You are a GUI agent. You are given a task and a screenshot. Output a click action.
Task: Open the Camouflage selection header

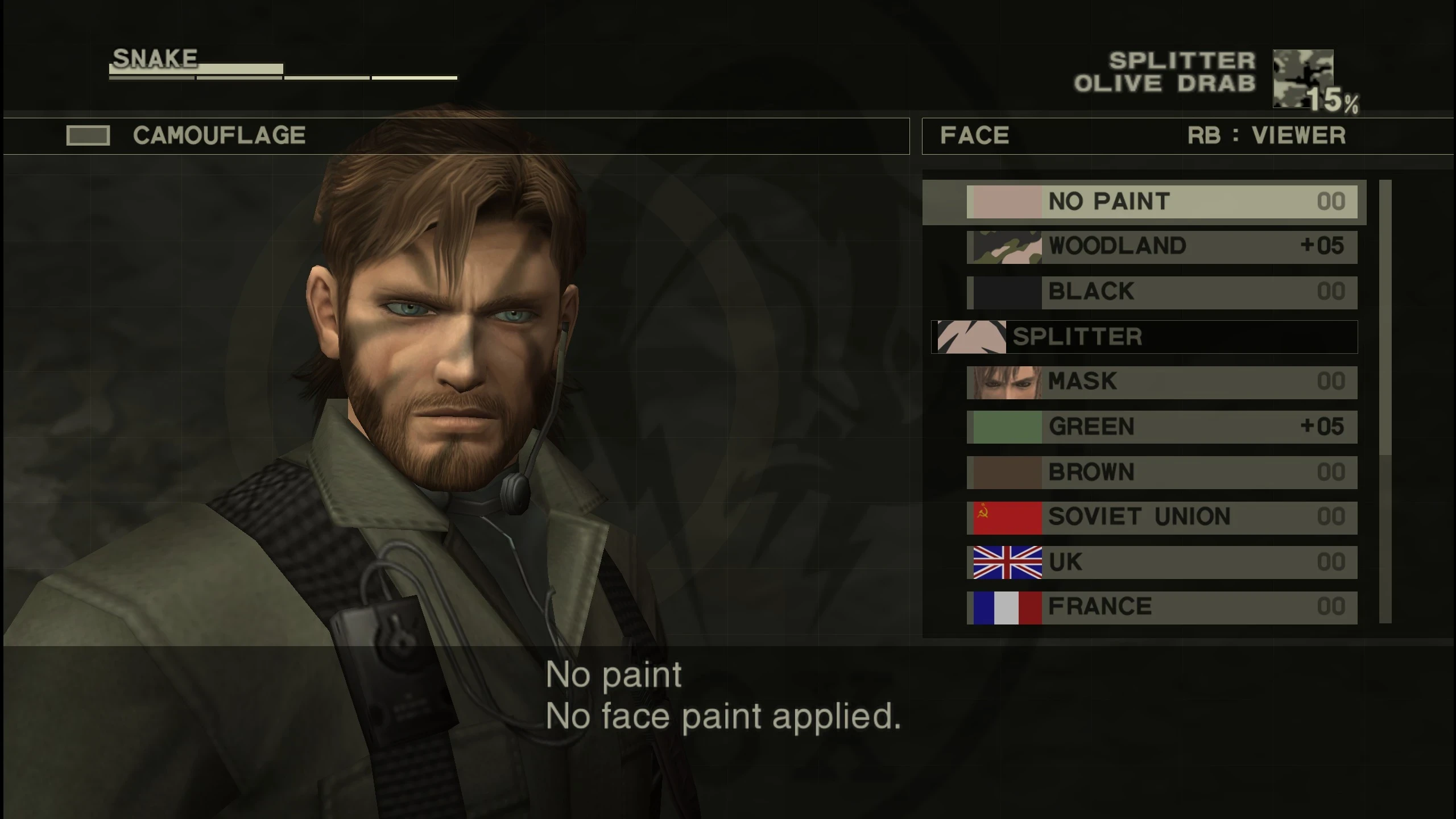click(x=219, y=135)
